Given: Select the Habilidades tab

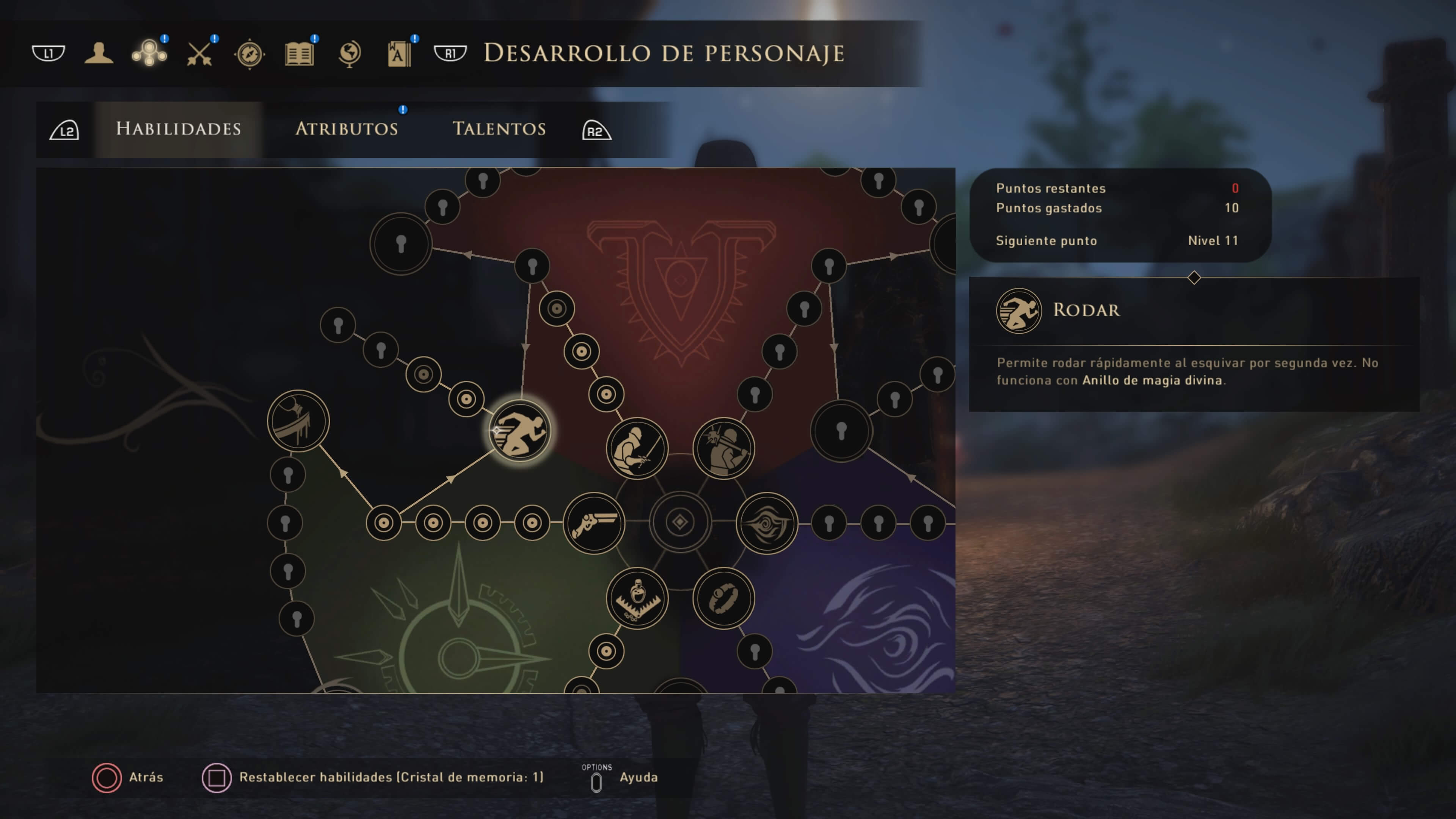Looking at the screenshot, I should pos(179,129).
